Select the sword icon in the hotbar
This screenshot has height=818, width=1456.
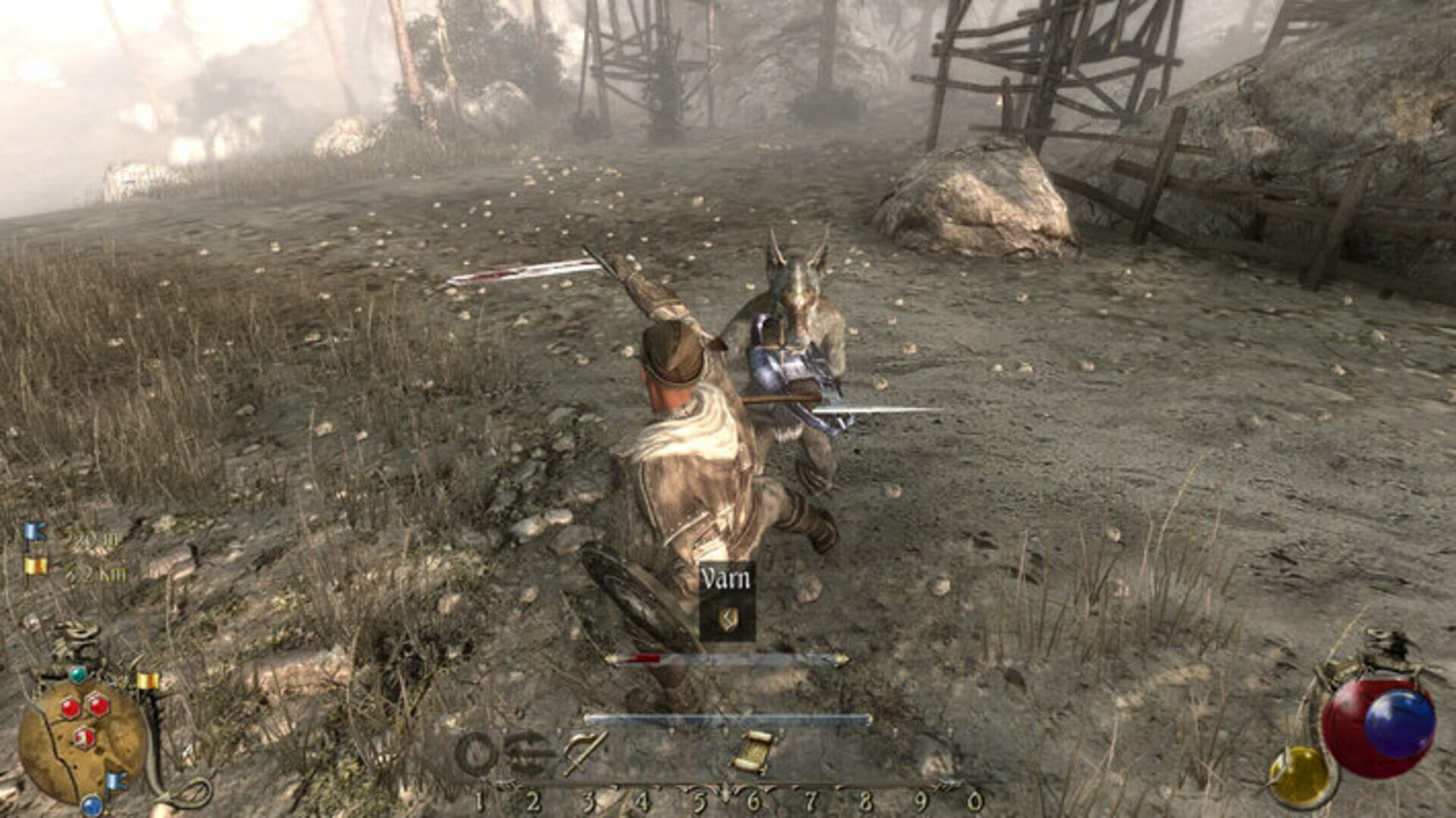(584, 751)
